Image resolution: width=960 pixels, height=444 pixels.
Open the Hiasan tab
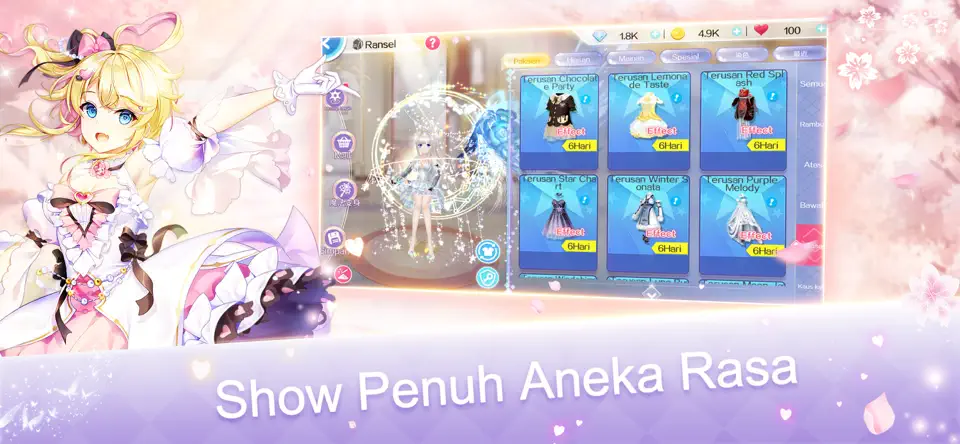577,60
